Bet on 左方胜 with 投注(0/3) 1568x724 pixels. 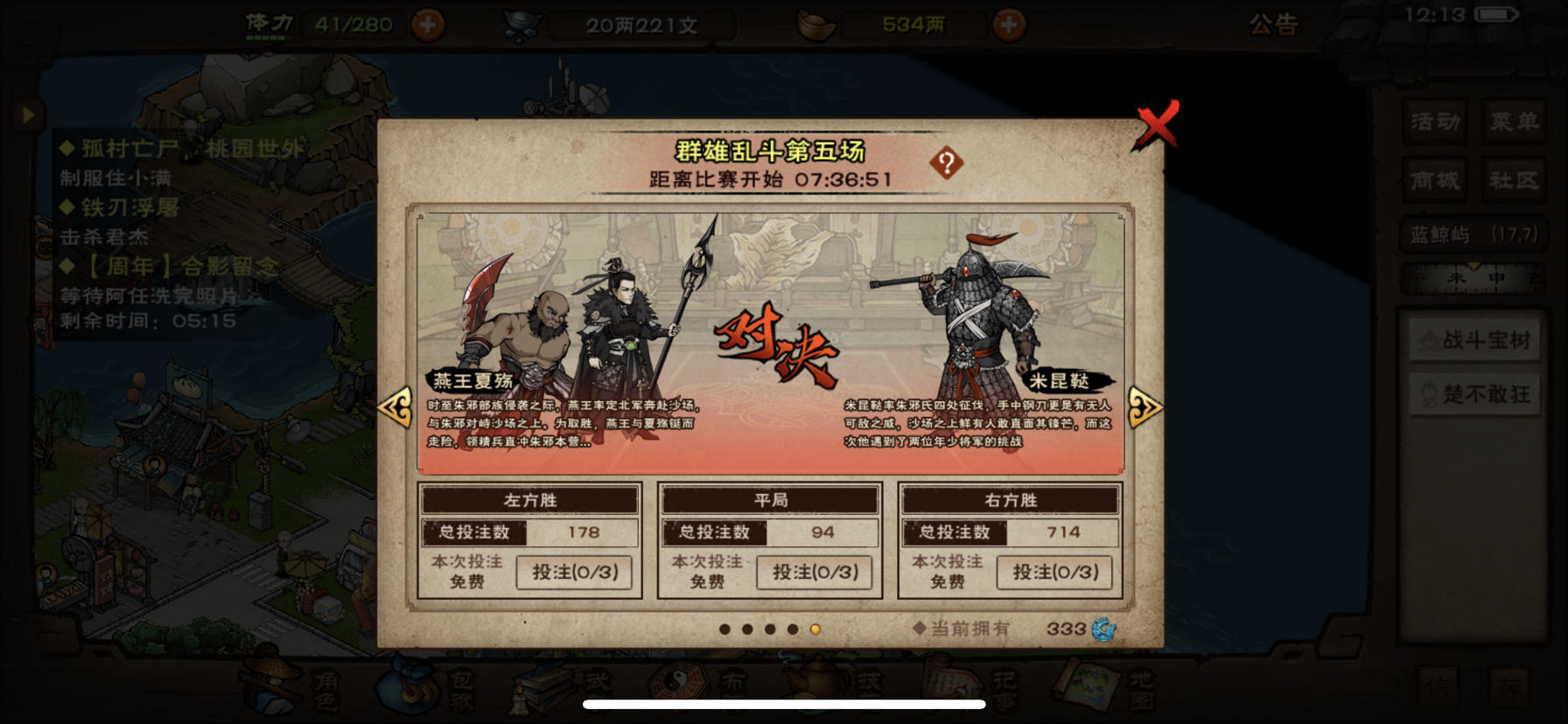[x=575, y=573]
